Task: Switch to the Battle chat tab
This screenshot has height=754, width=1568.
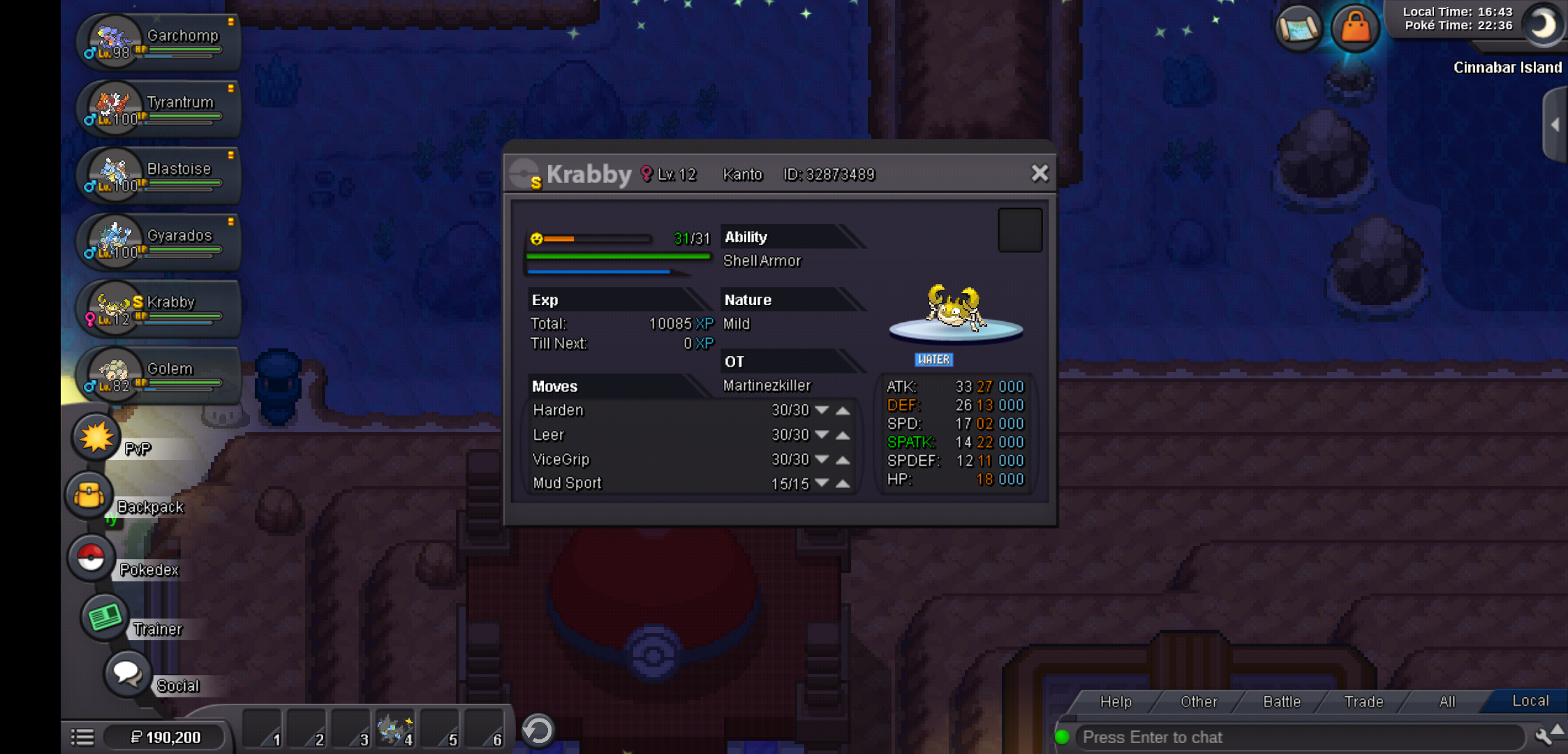Action: pos(1281,702)
